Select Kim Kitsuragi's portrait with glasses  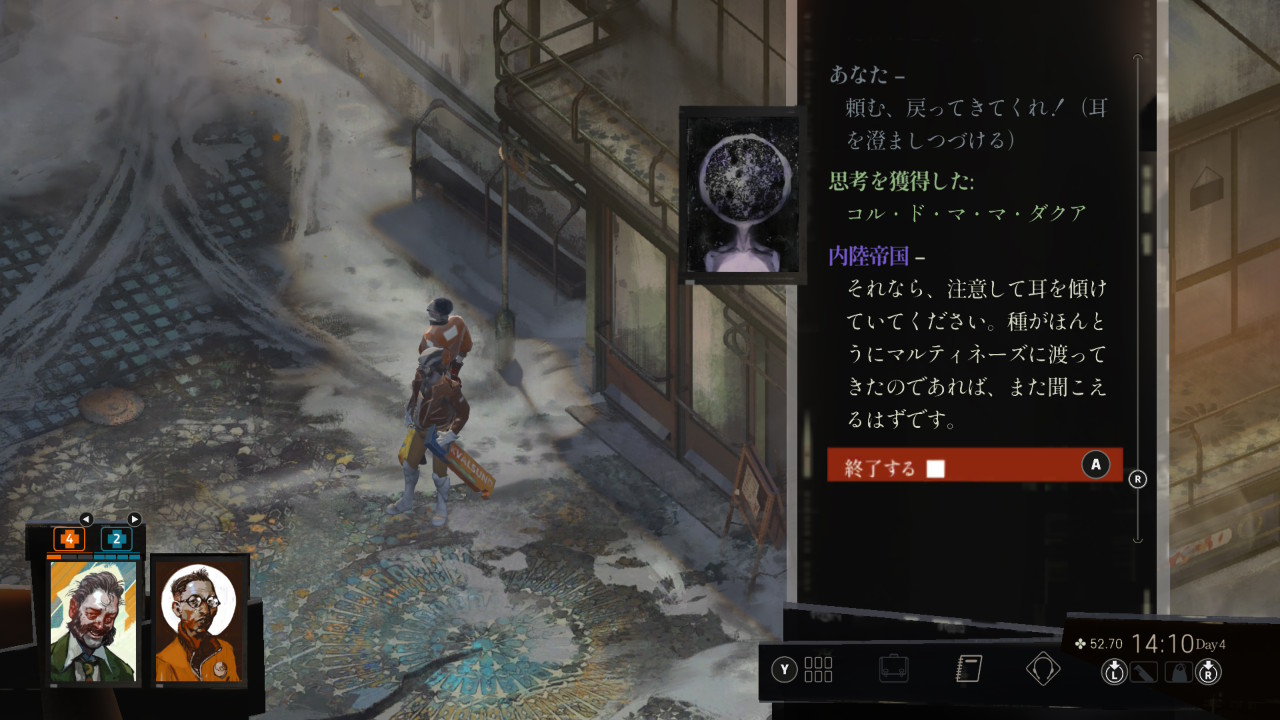(x=198, y=622)
